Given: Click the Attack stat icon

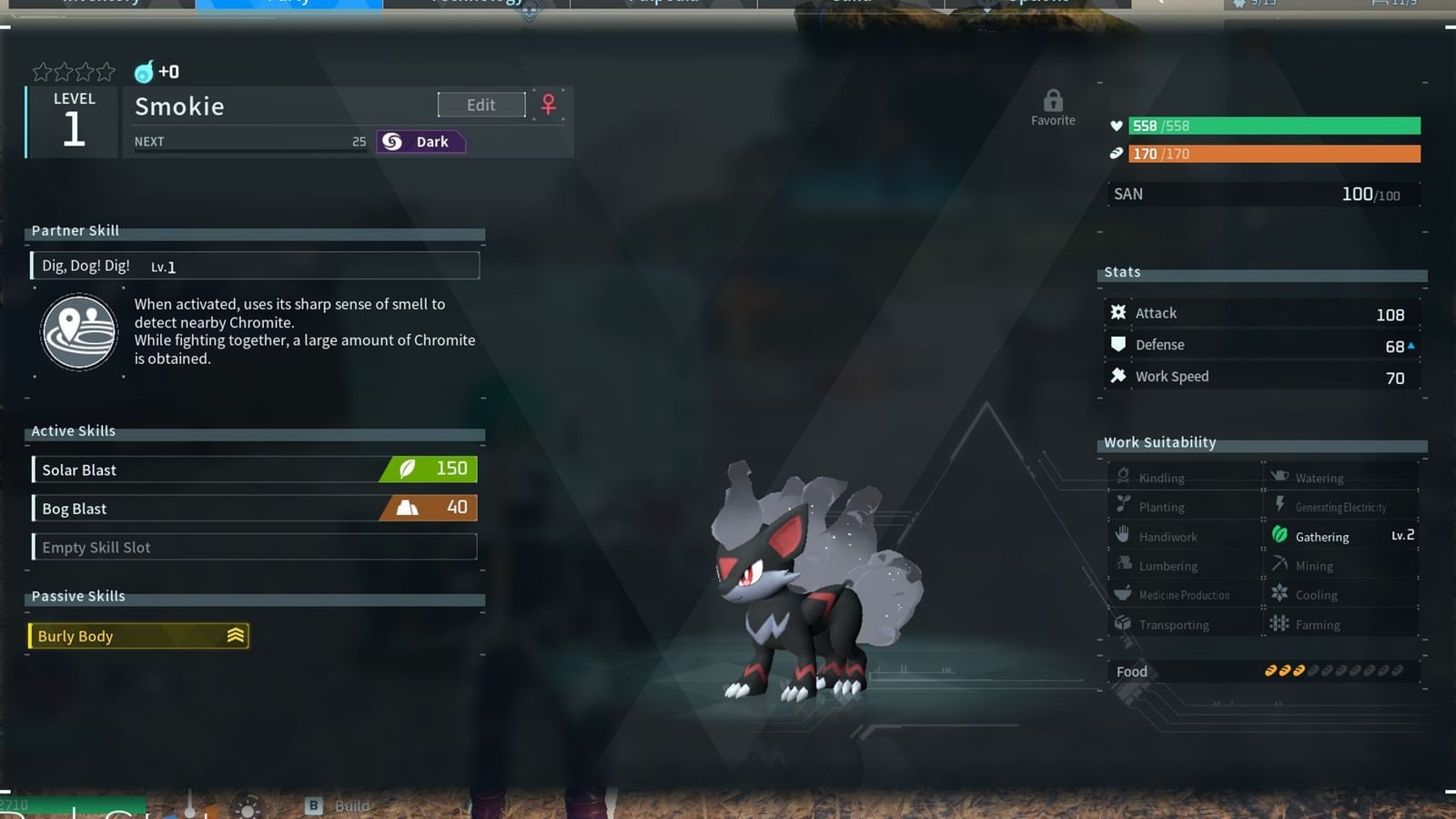Looking at the screenshot, I should click(1118, 312).
